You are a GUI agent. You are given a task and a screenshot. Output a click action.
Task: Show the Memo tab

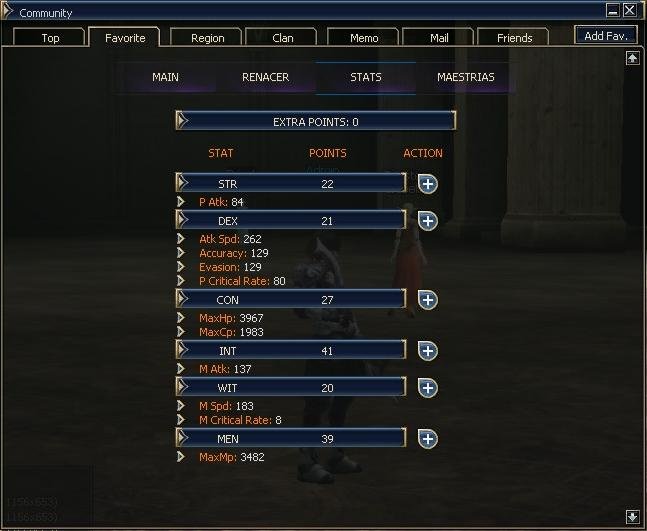(x=364, y=38)
